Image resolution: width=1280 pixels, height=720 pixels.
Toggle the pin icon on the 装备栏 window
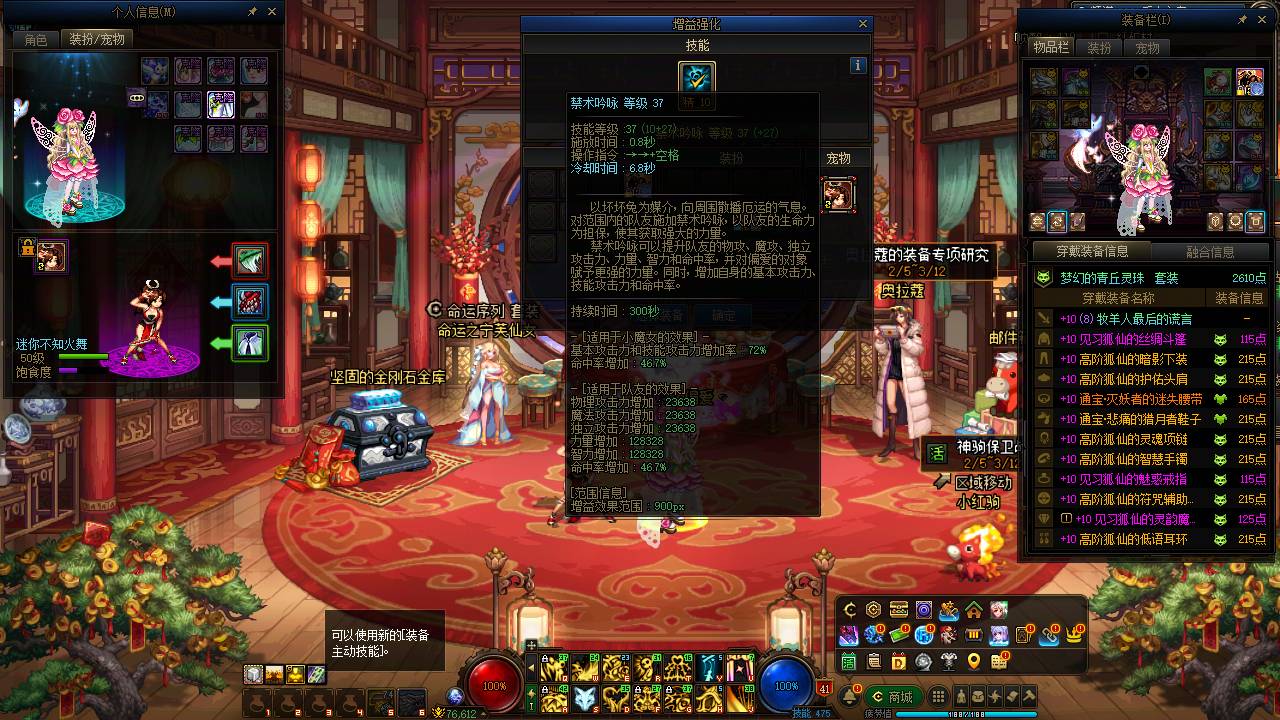coord(1242,19)
